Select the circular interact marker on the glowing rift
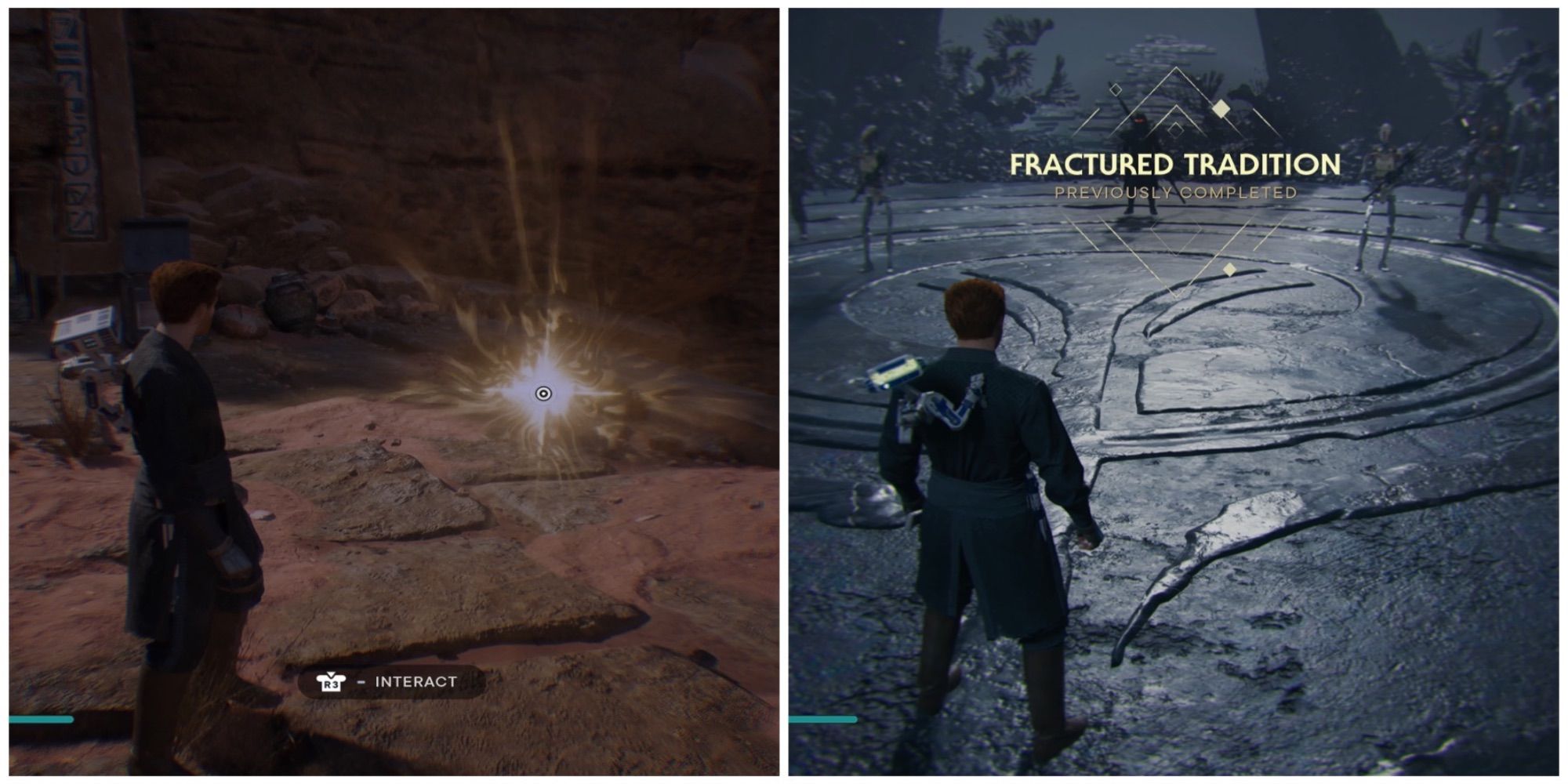Viewport: 1568px width, 784px height. (543, 394)
